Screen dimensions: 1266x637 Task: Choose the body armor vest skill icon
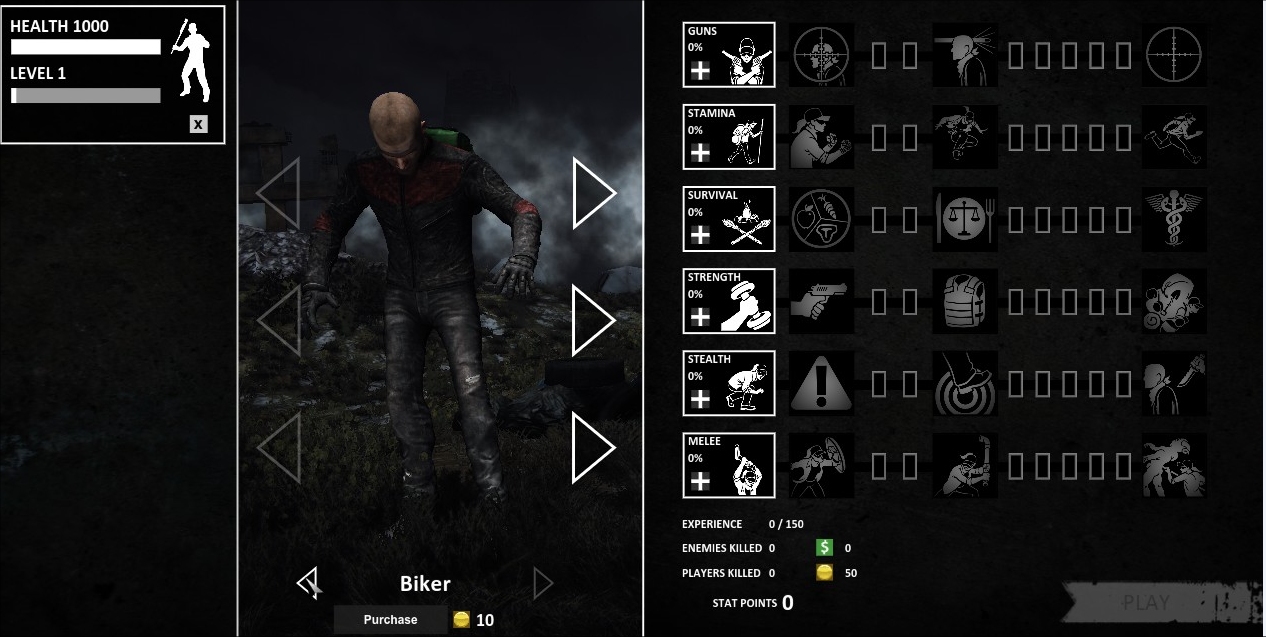tap(965, 301)
